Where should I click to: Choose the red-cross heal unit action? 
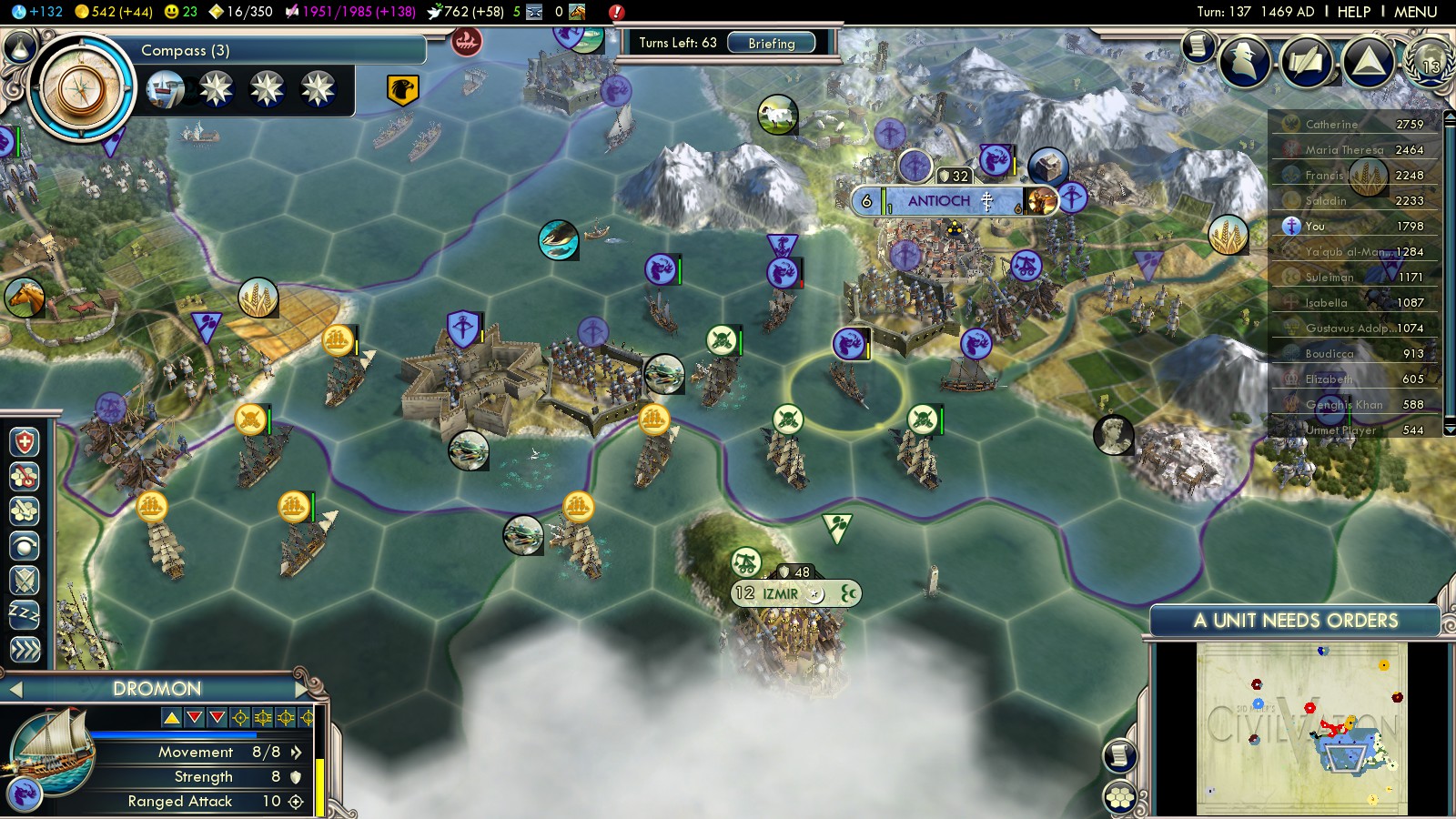(x=25, y=442)
